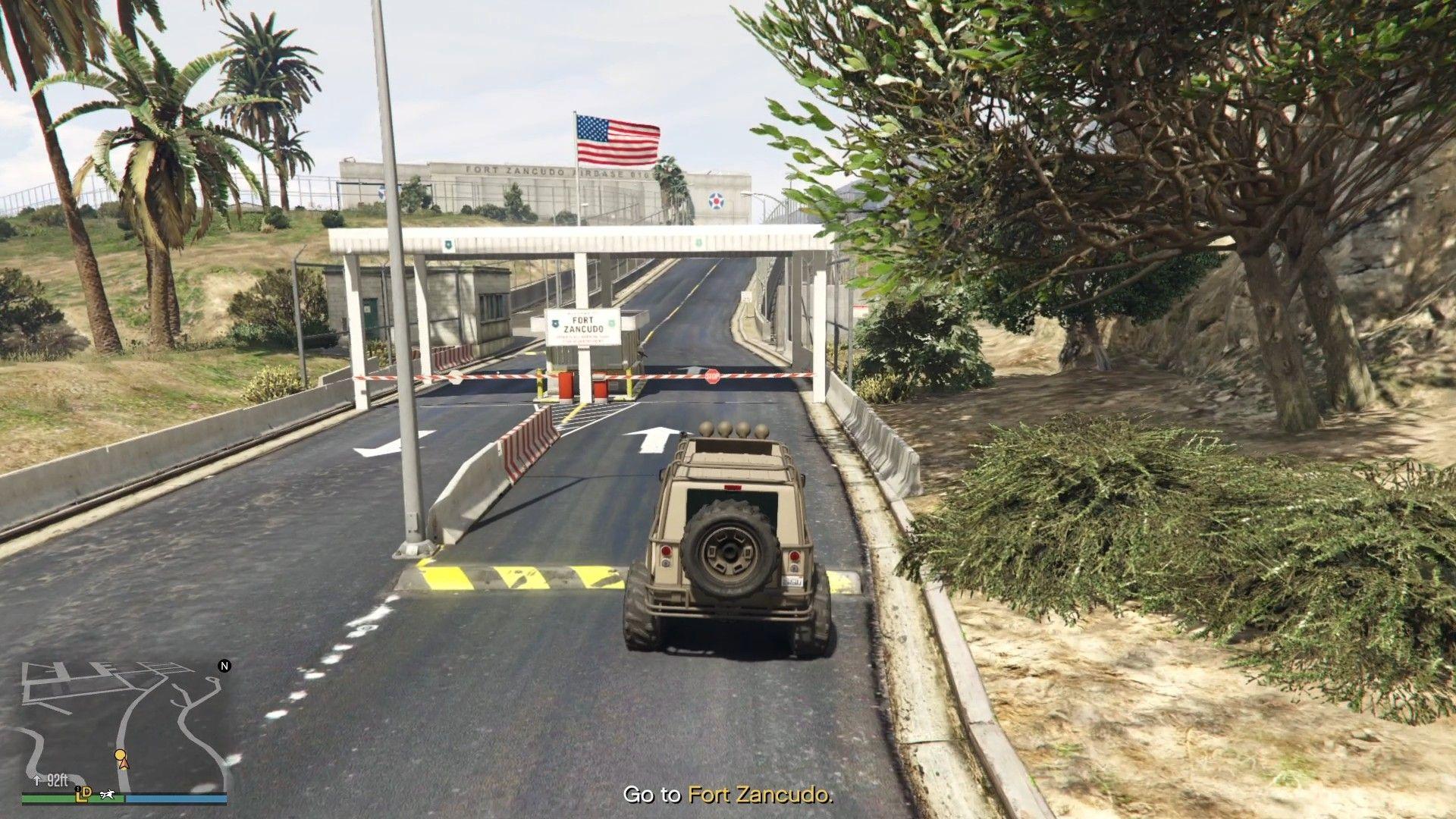
Task: Click the red STOP sign on the barrier
Action: coord(714,377)
